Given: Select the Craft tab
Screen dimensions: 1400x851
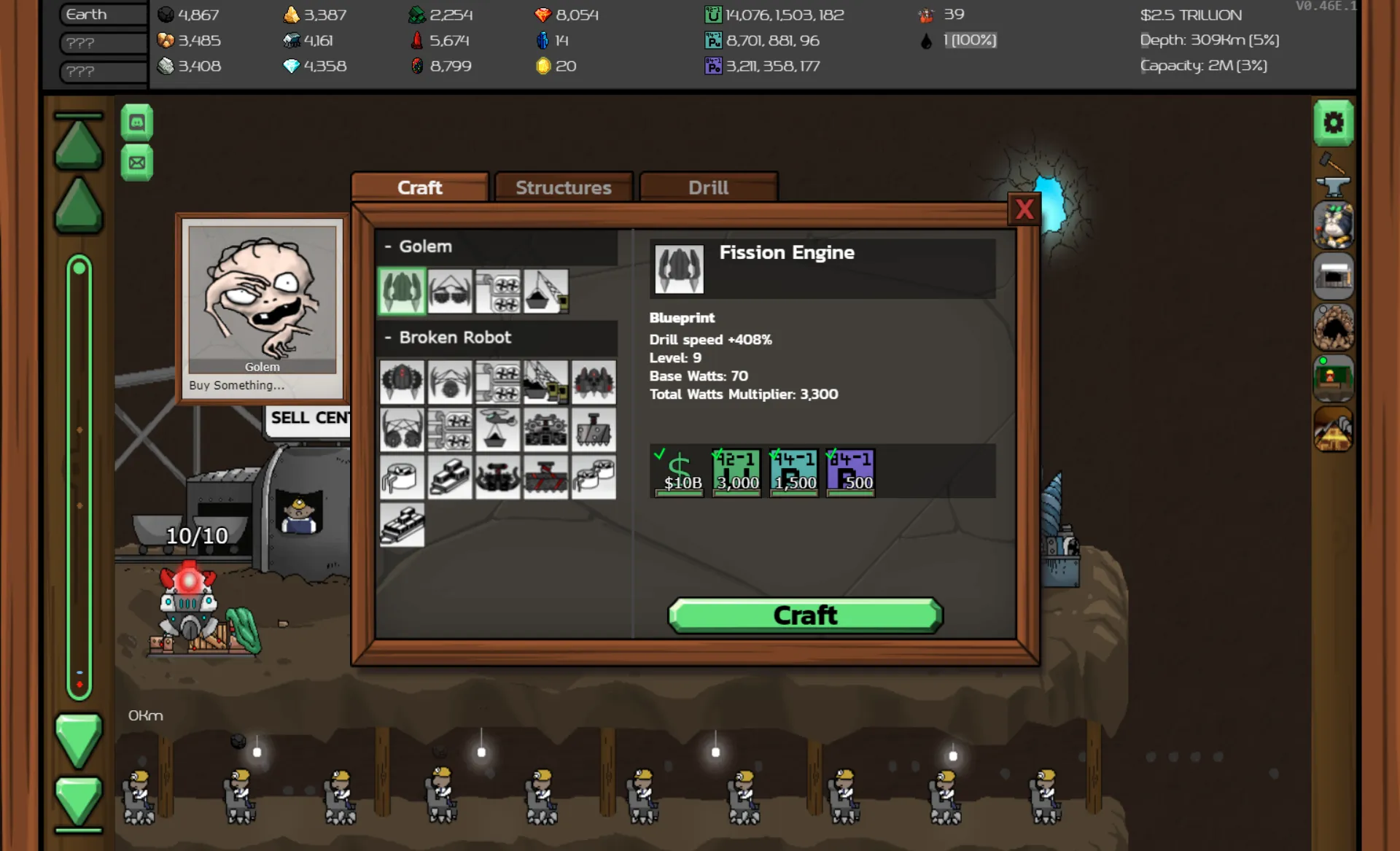Looking at the screenshot, I should pyautogui.click(x=419, y=187).
